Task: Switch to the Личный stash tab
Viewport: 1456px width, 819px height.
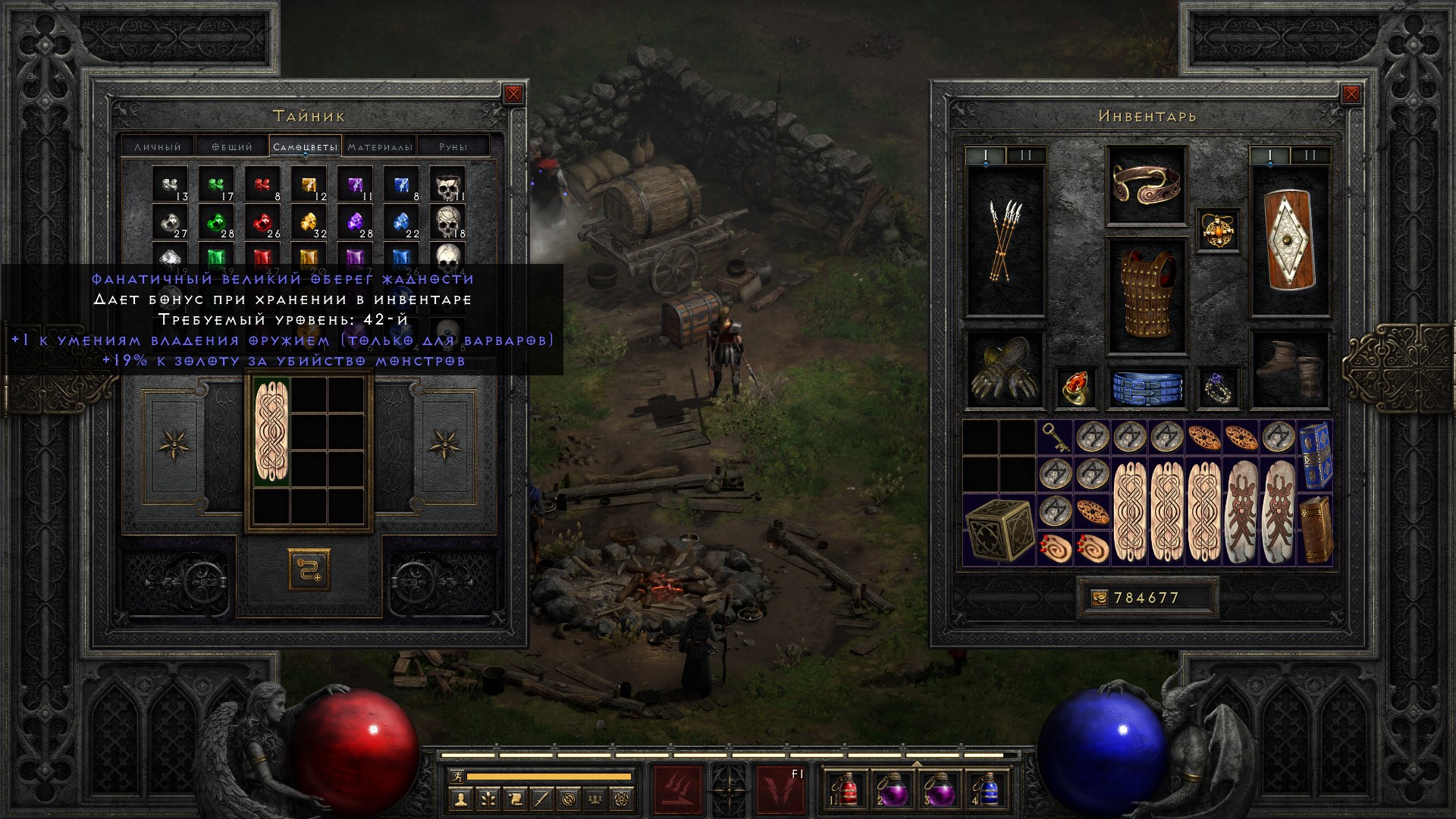Action: [x=158, y=146]
